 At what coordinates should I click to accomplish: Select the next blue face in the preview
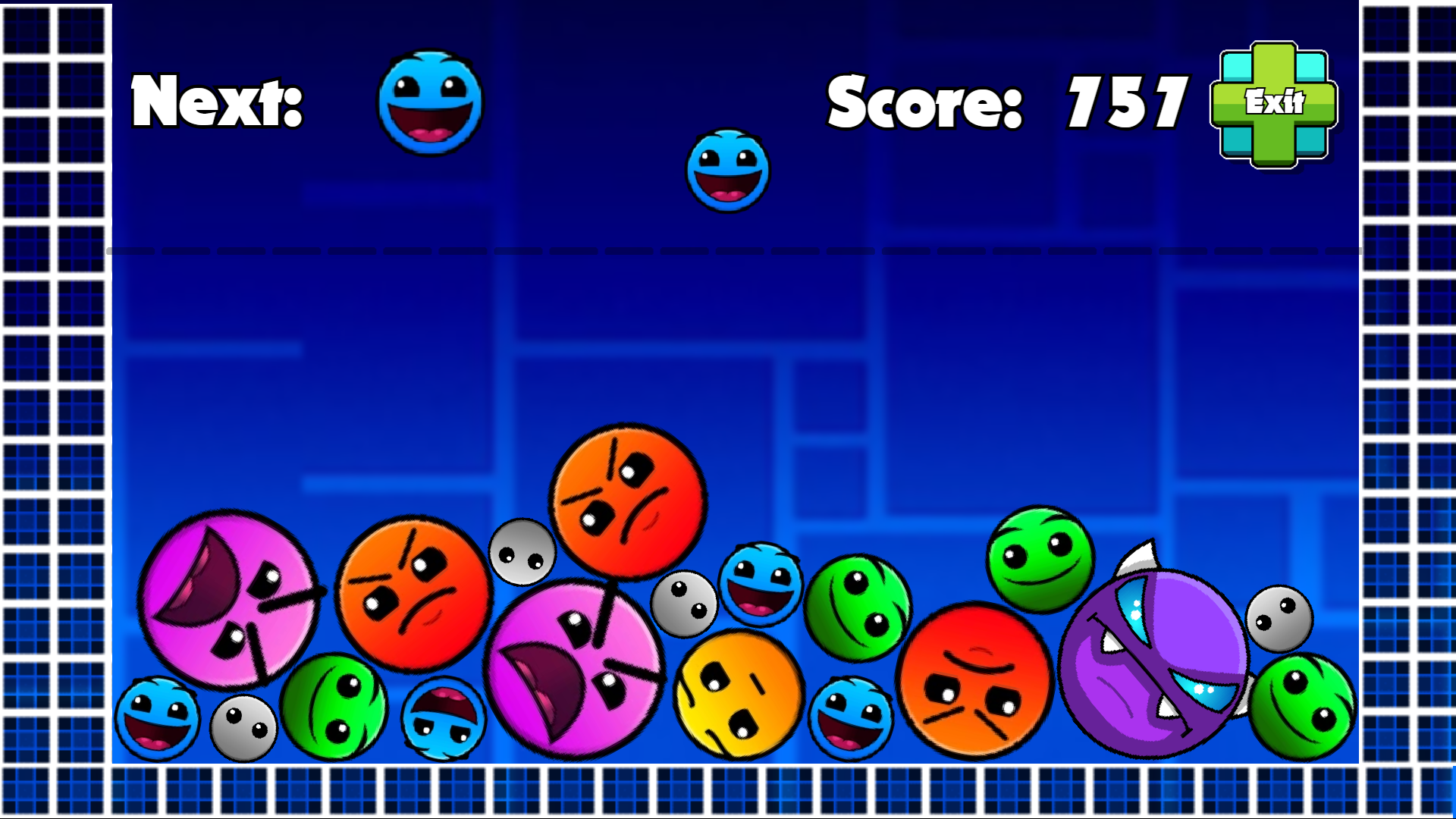[x=428, y=104]
